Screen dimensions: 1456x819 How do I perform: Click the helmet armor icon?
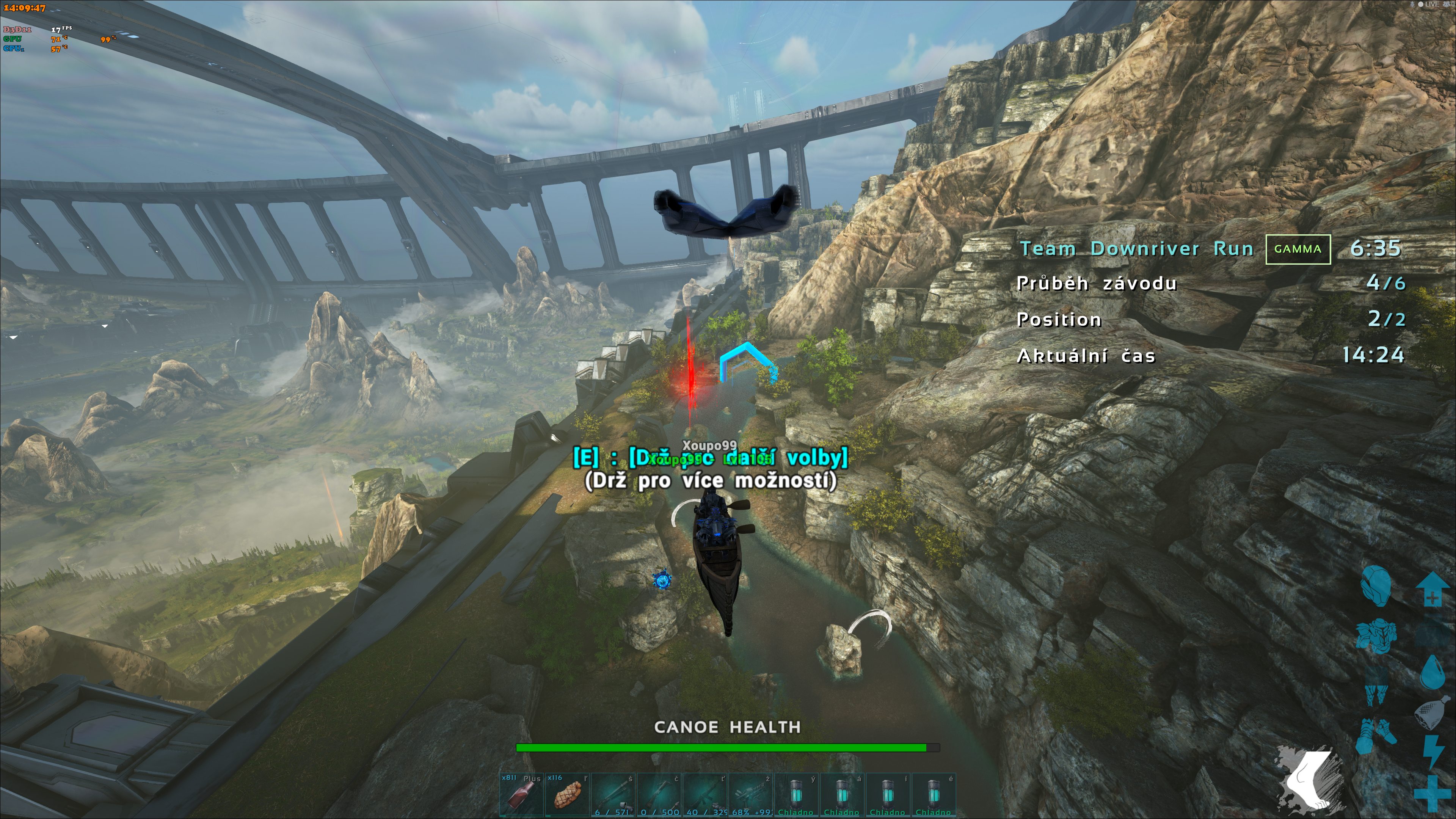[x=1375, y=585]
